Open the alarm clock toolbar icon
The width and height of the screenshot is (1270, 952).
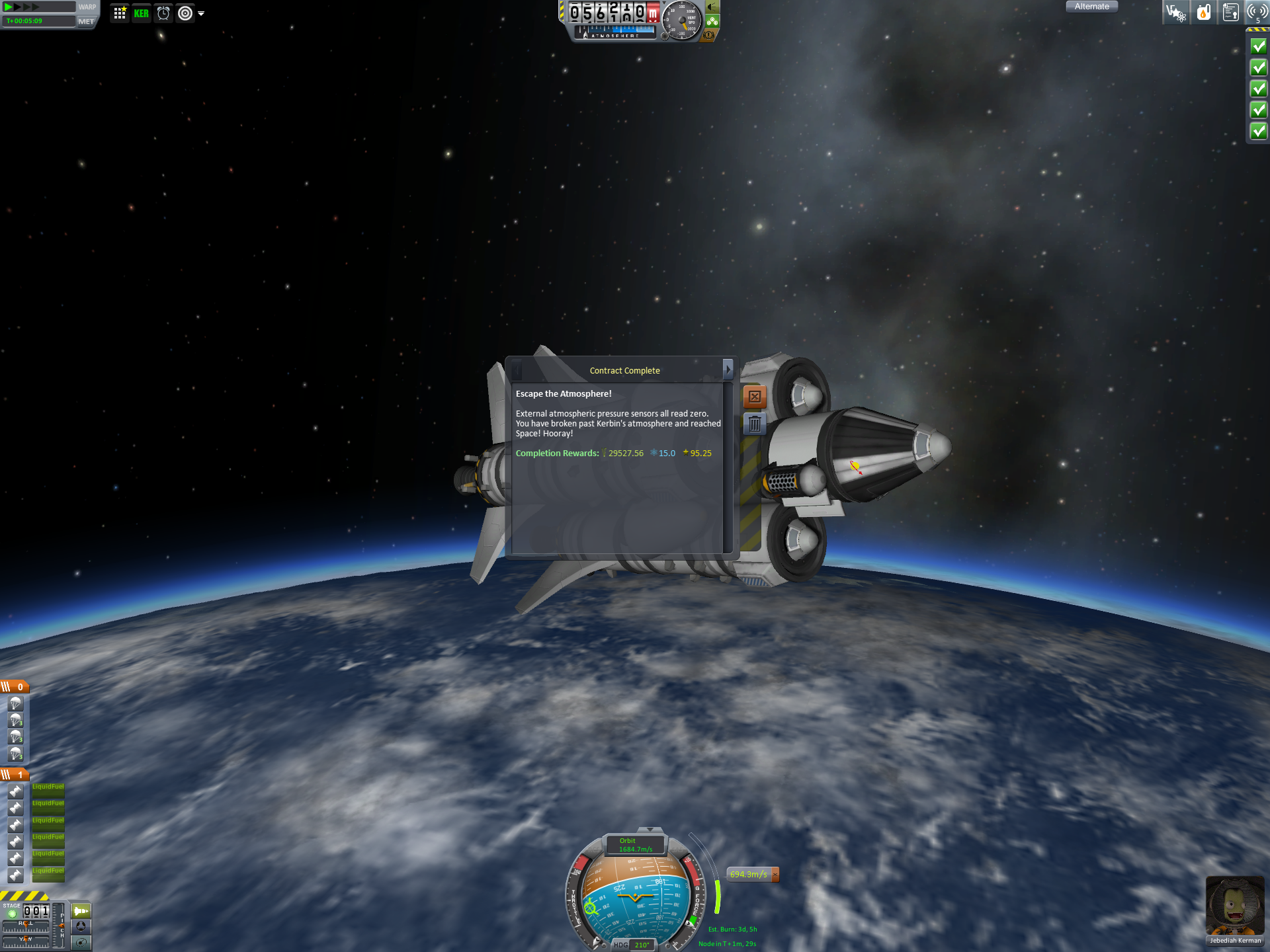point(163,13)
